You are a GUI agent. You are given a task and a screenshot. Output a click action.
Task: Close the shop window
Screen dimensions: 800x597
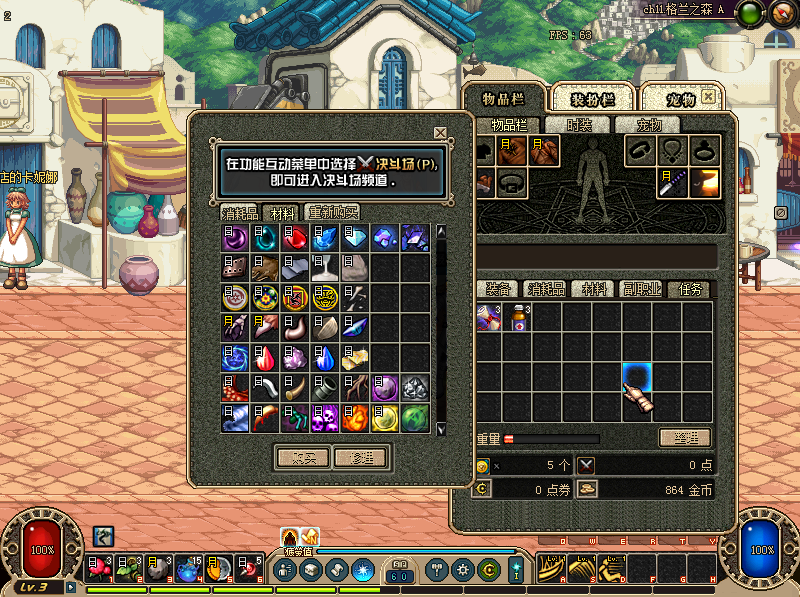tap(440, 133)
